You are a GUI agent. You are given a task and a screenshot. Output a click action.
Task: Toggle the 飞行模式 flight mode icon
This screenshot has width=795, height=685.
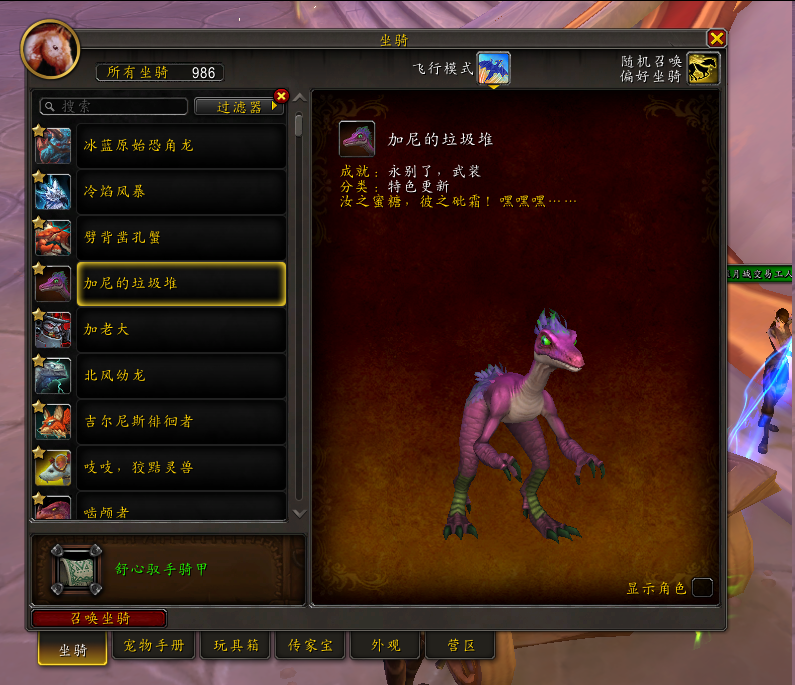click(x=494, y=68)
